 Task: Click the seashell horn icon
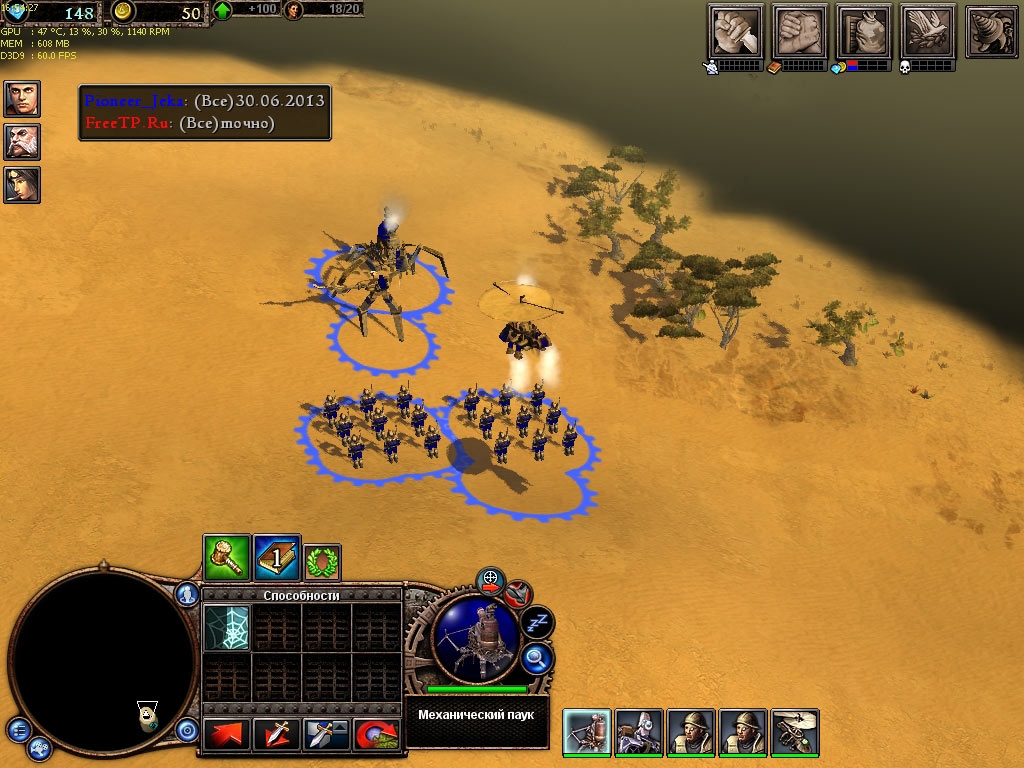click(992, 31)
